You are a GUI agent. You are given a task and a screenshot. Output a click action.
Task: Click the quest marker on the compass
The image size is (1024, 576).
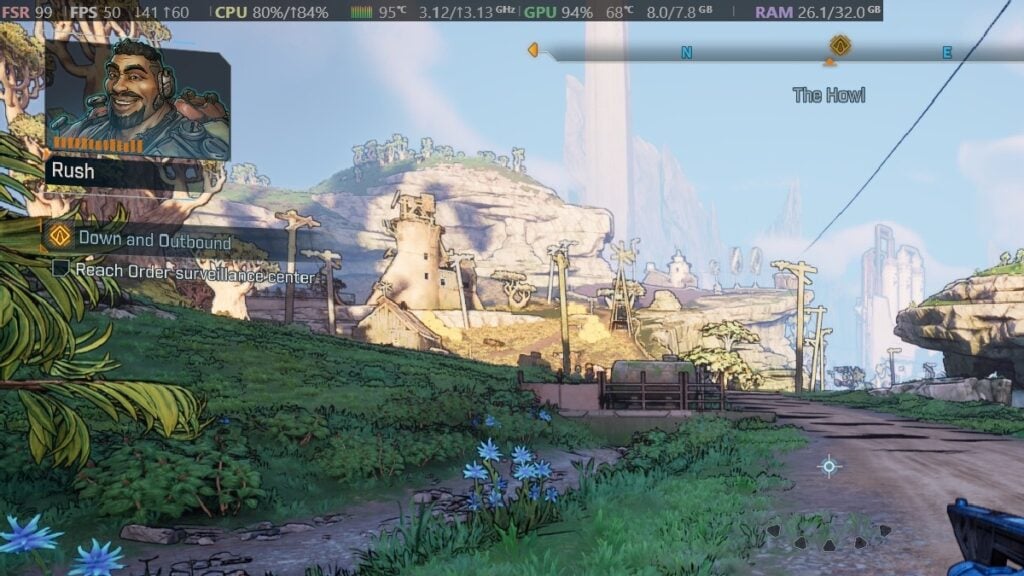coord(840,46)
